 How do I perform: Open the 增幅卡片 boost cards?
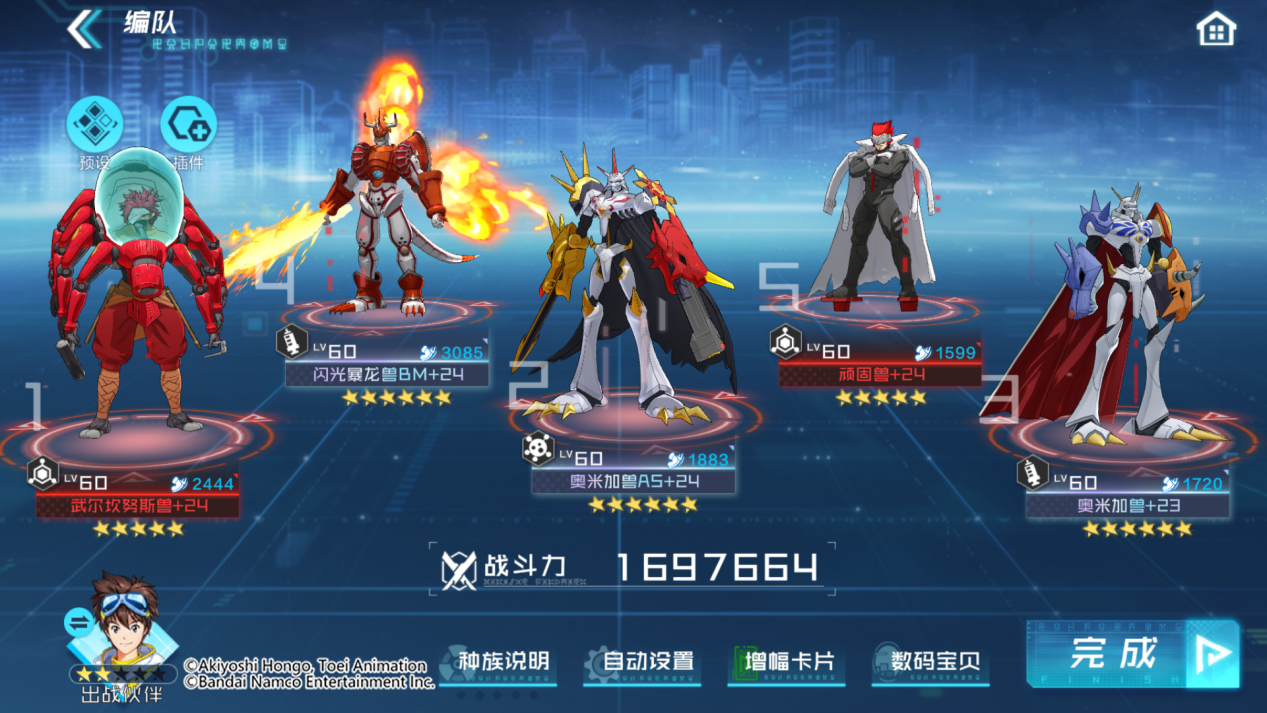pyautogui.click(x=788, y=662)
